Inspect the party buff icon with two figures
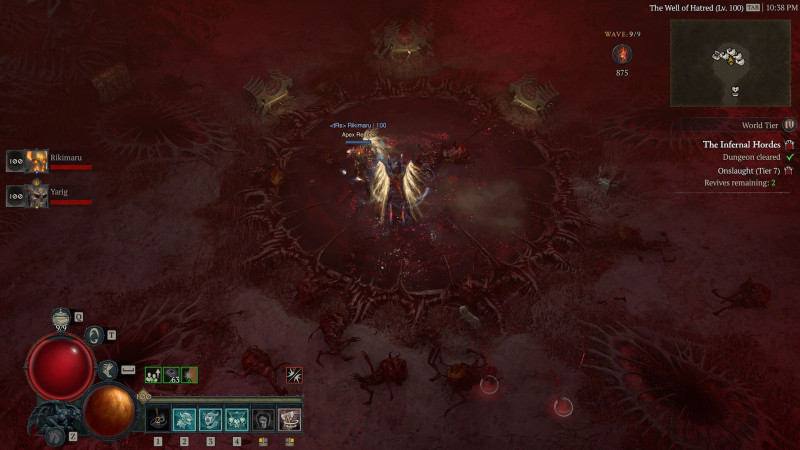800x450 pixels. click(153, 375)
